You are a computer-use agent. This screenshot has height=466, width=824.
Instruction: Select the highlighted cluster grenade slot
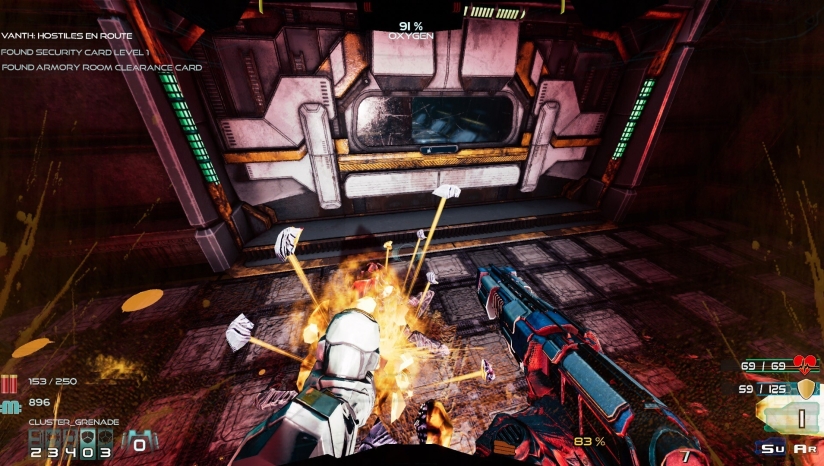pos(89,437)
